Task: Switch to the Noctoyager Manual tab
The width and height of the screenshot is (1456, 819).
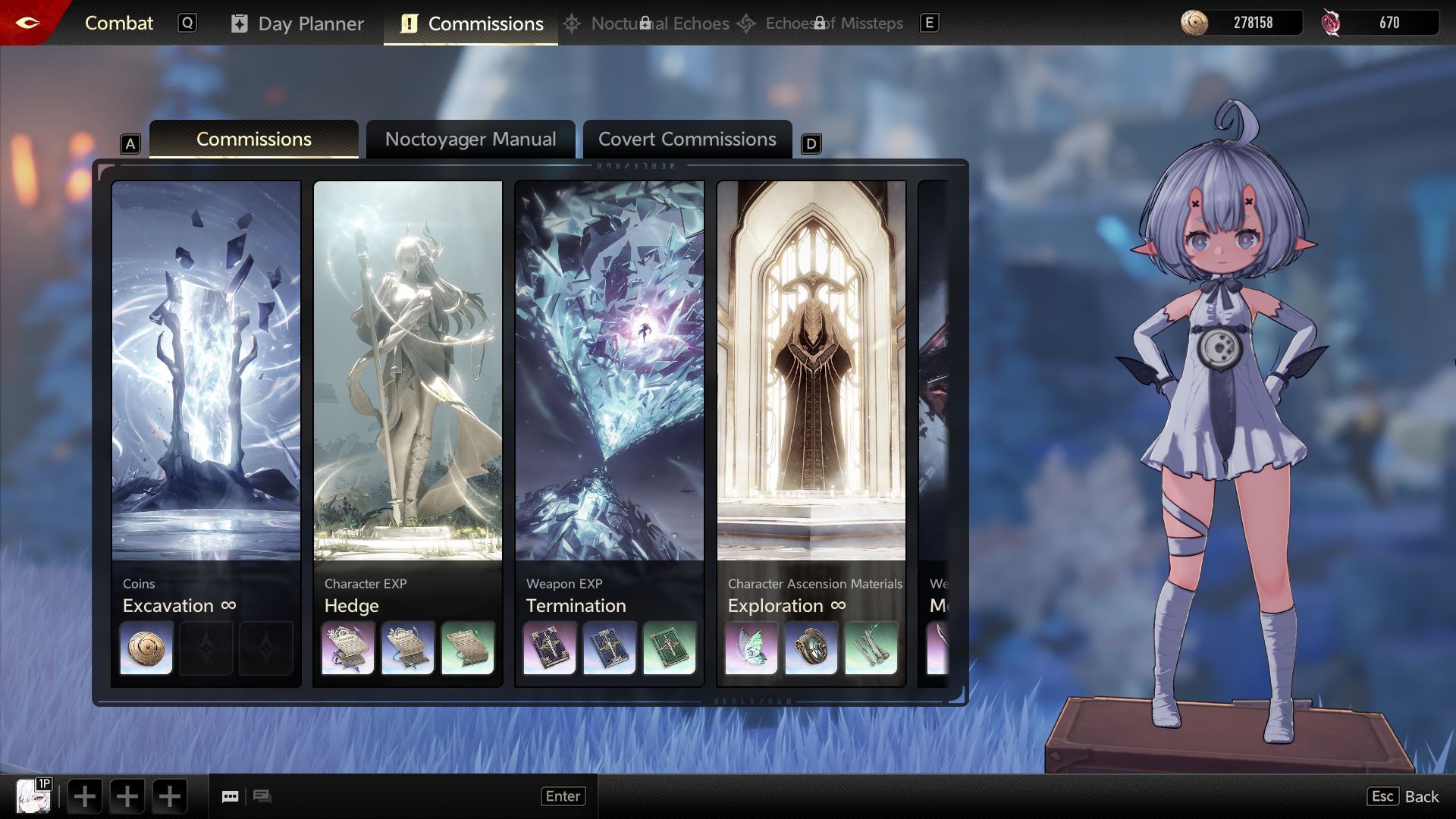Action: click(x=470, y=139)
